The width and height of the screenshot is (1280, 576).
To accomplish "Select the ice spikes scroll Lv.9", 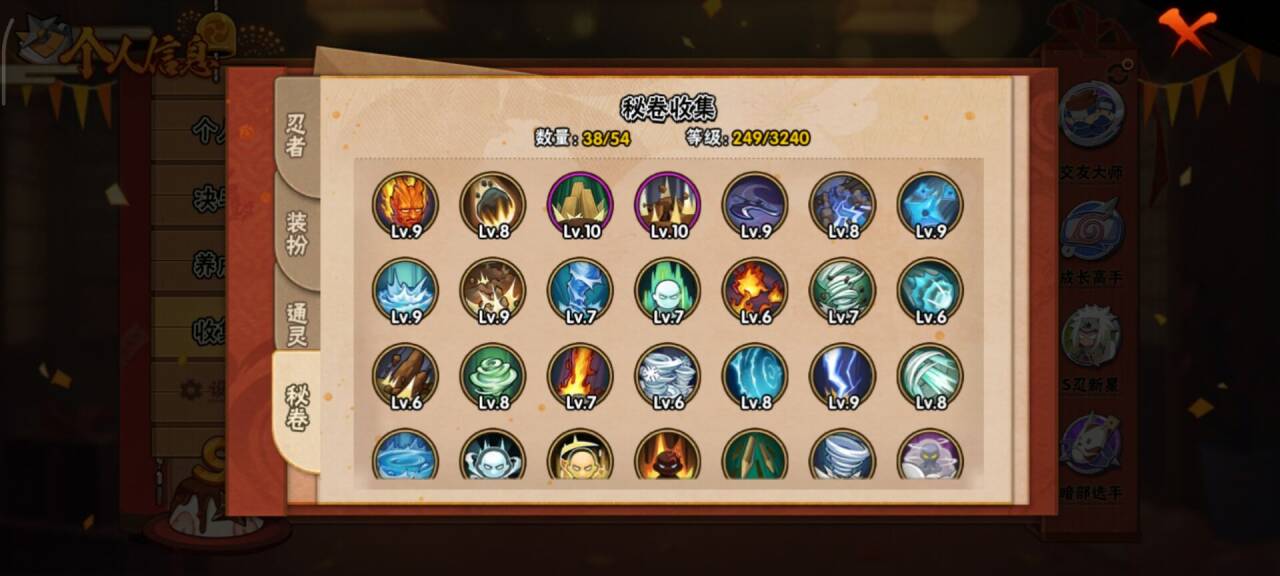I will click(405, 291).
